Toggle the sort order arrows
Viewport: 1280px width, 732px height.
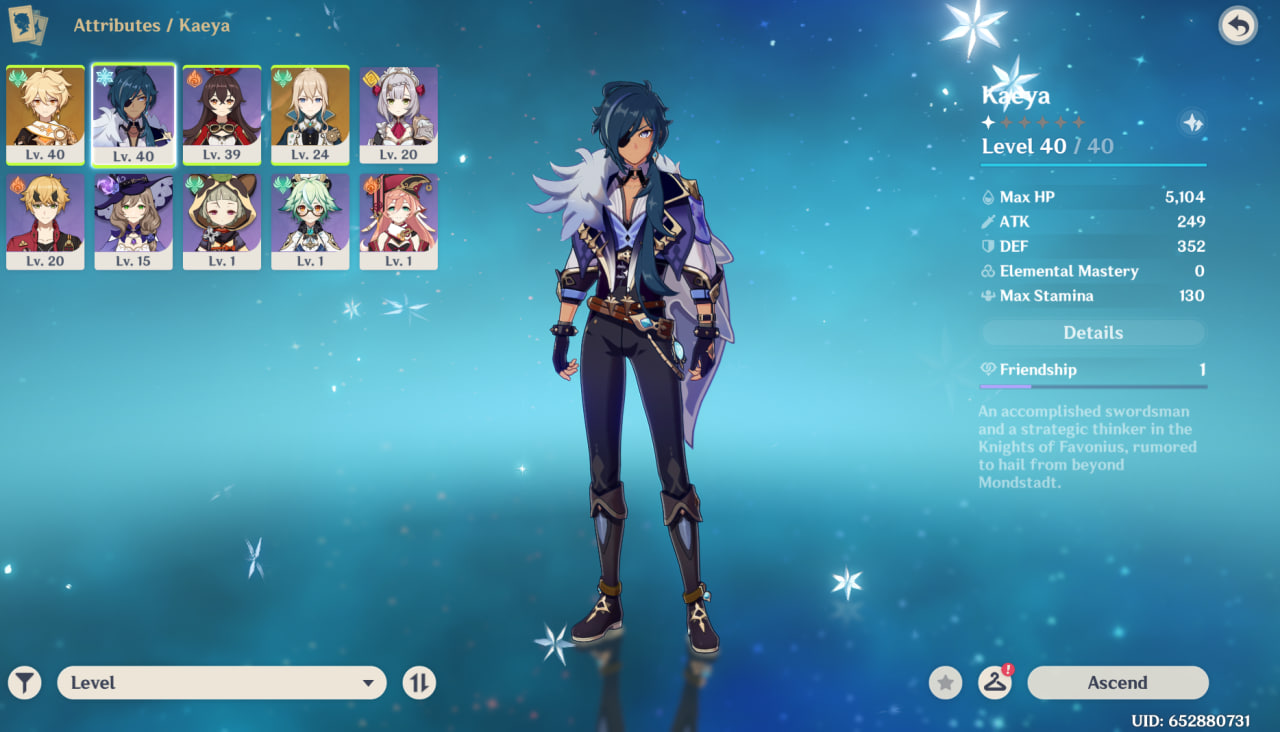click(x=419, y=683)
